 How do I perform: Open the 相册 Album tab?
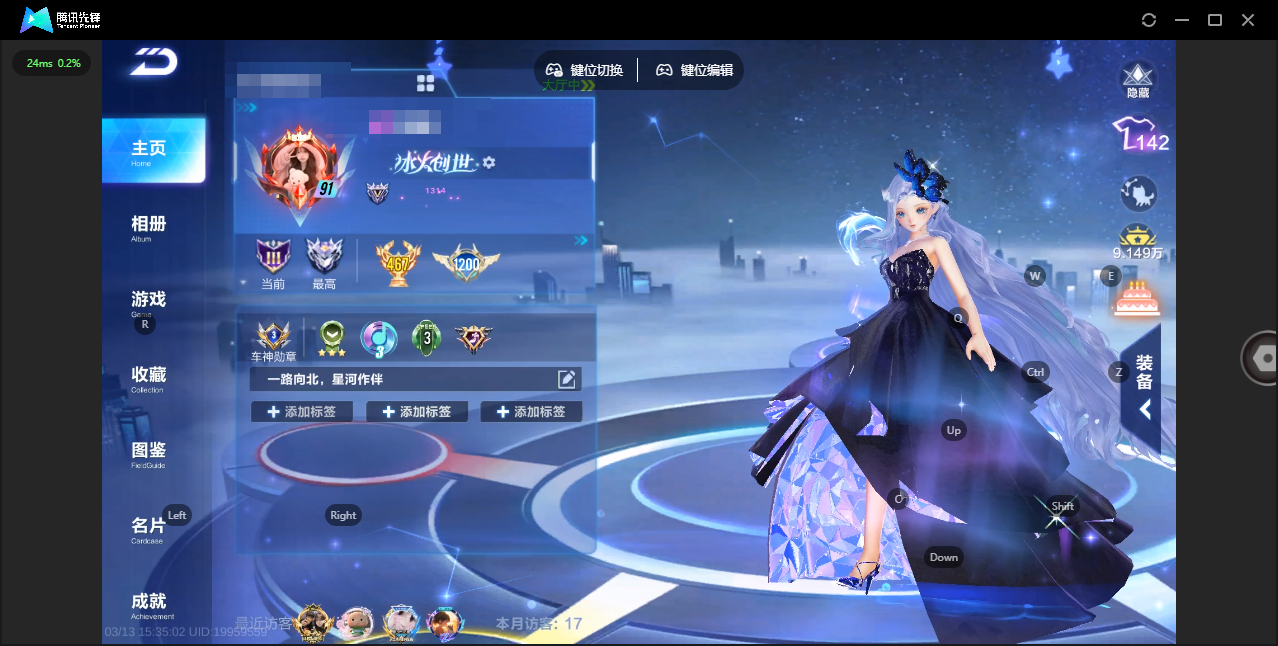point(149,226)
